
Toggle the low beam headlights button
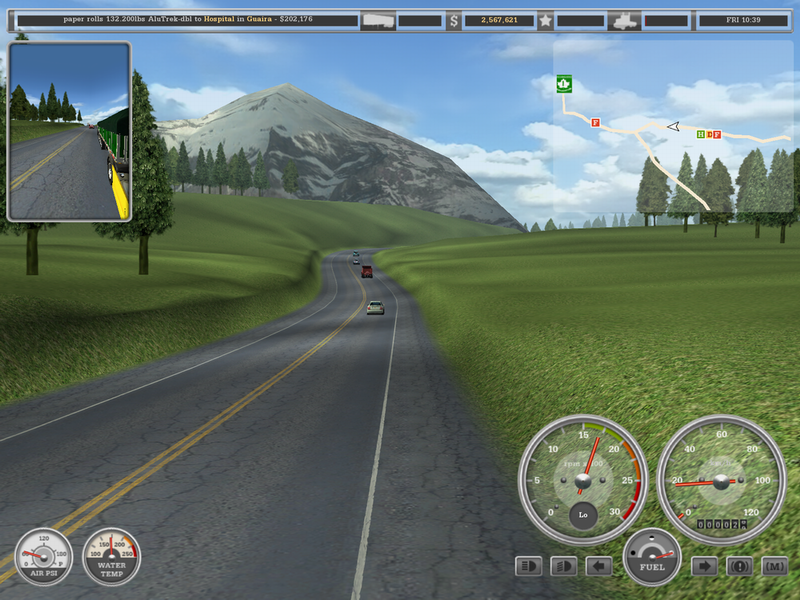coord(564,566)
